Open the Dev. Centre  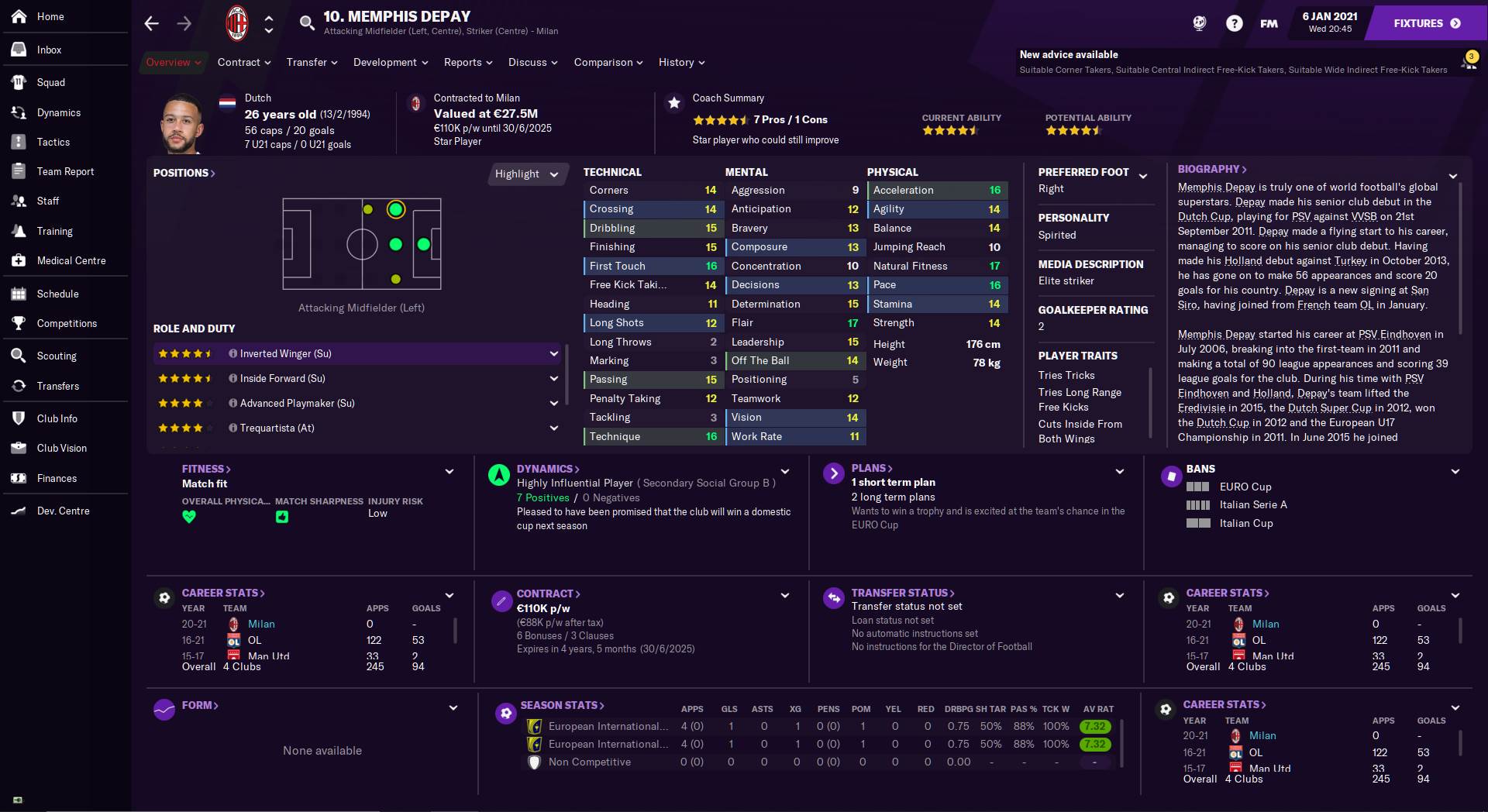tap(62, 511)
